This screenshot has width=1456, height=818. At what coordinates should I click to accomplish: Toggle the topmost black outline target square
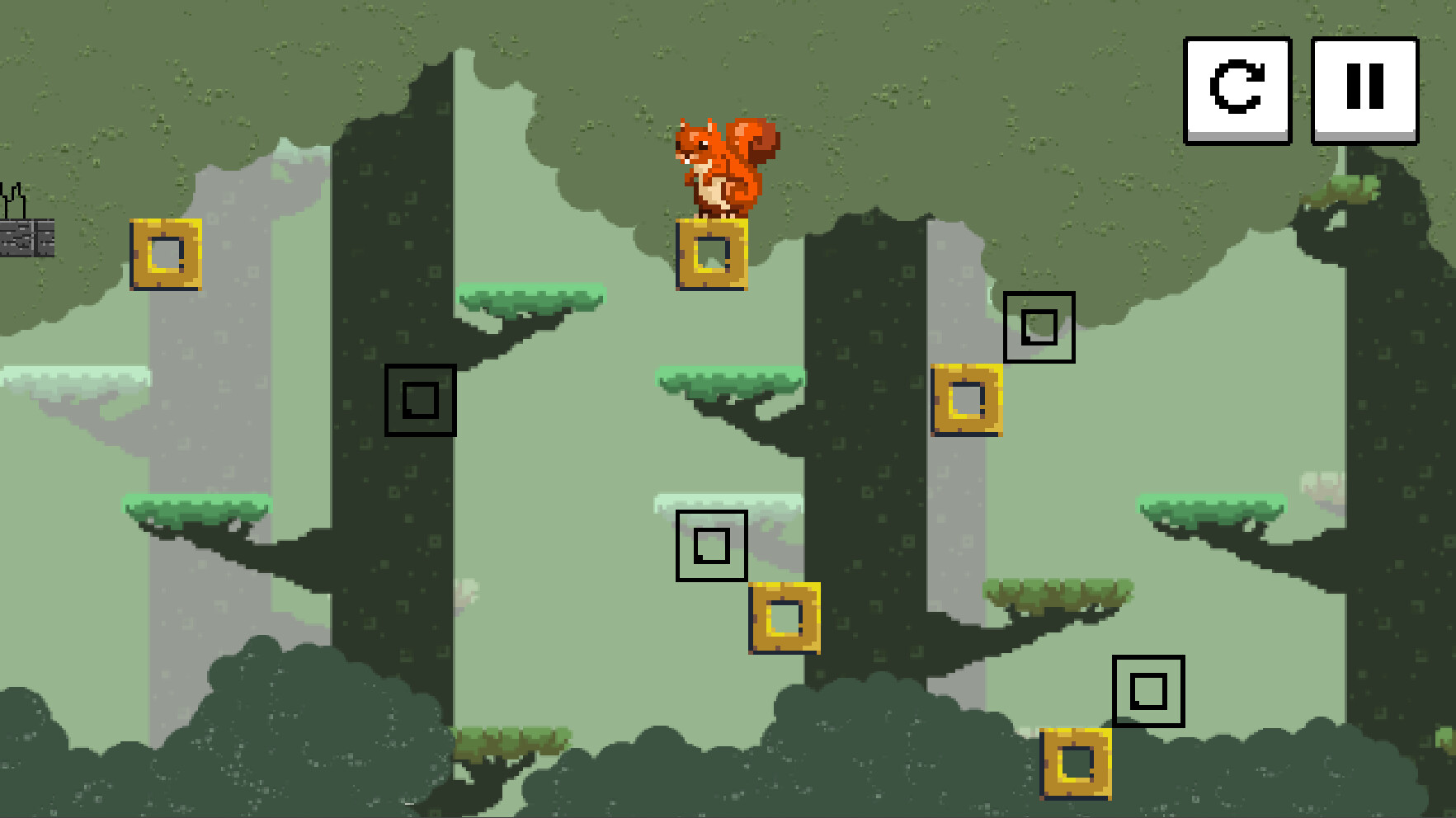[1040, 327]
